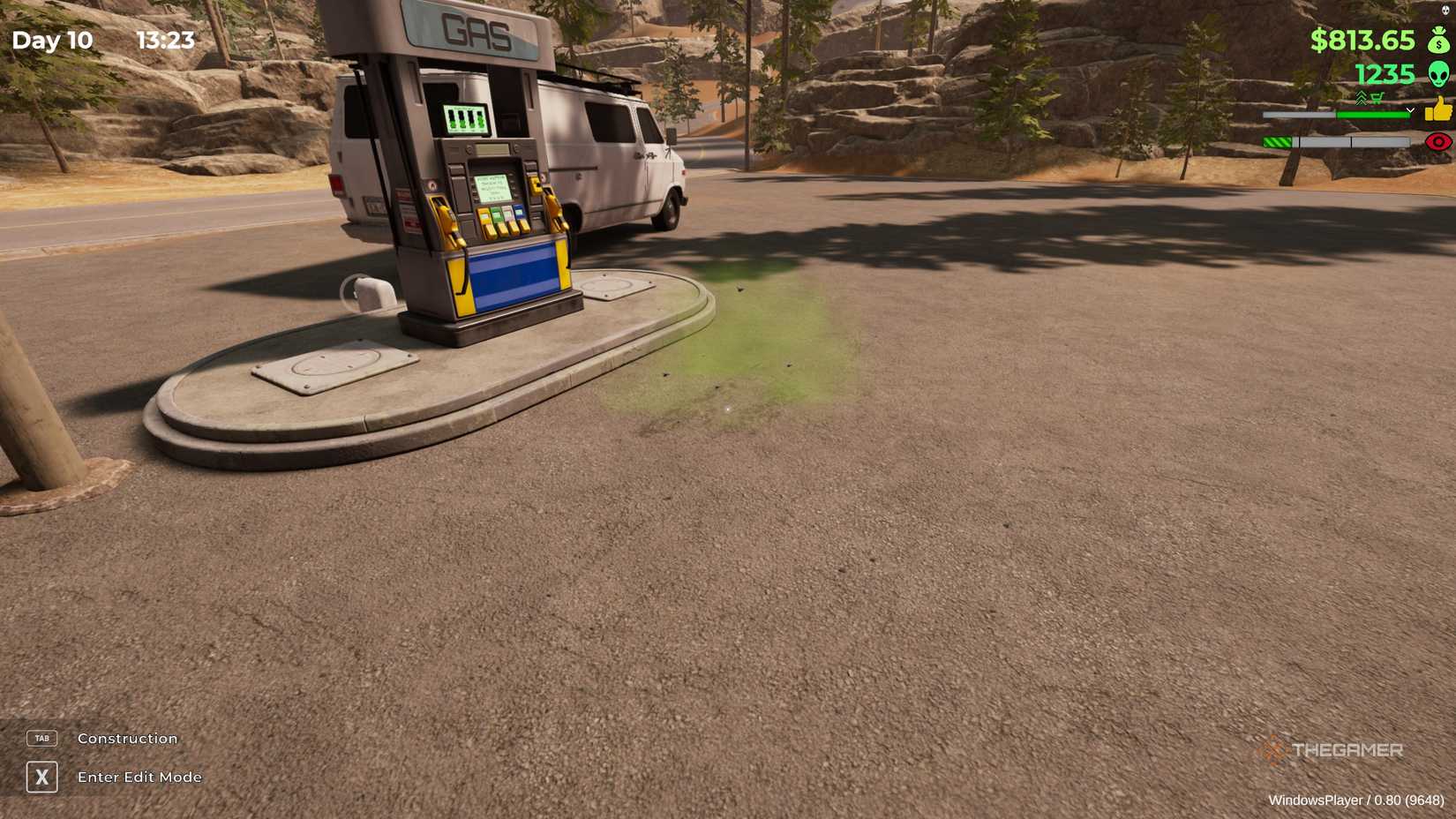Image resolution: width=1456 pixels, height=819 pixels.
Task: Click the X key prompt icon
Action: pos(41,778)
